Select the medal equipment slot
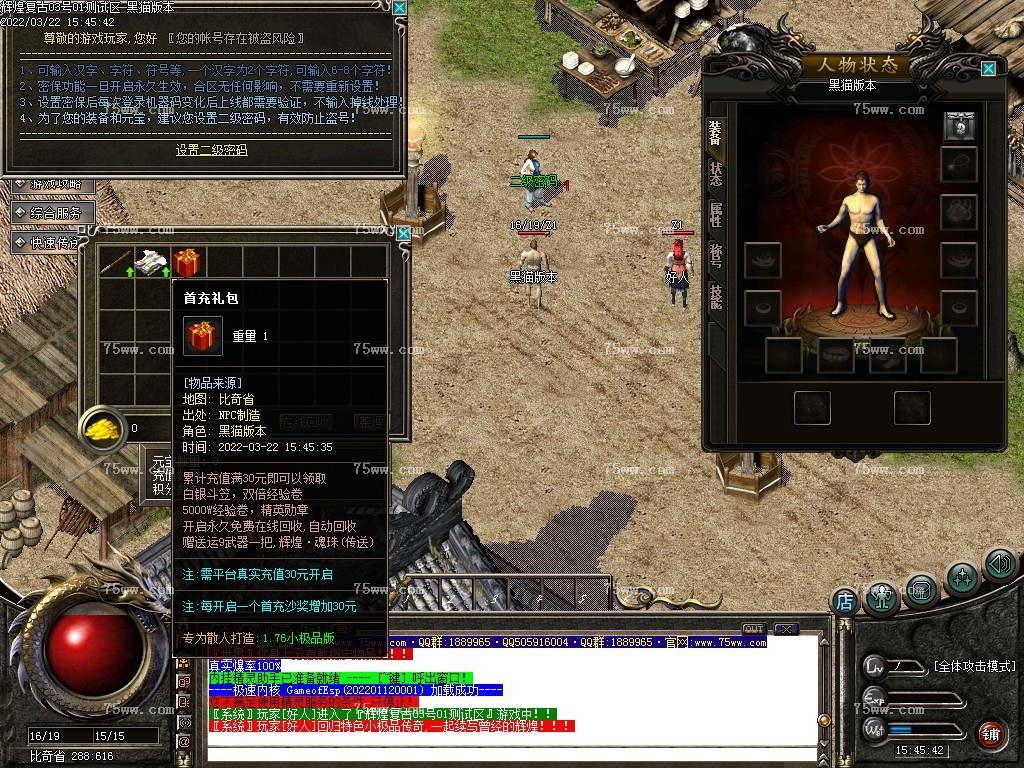 pos(959,127)
